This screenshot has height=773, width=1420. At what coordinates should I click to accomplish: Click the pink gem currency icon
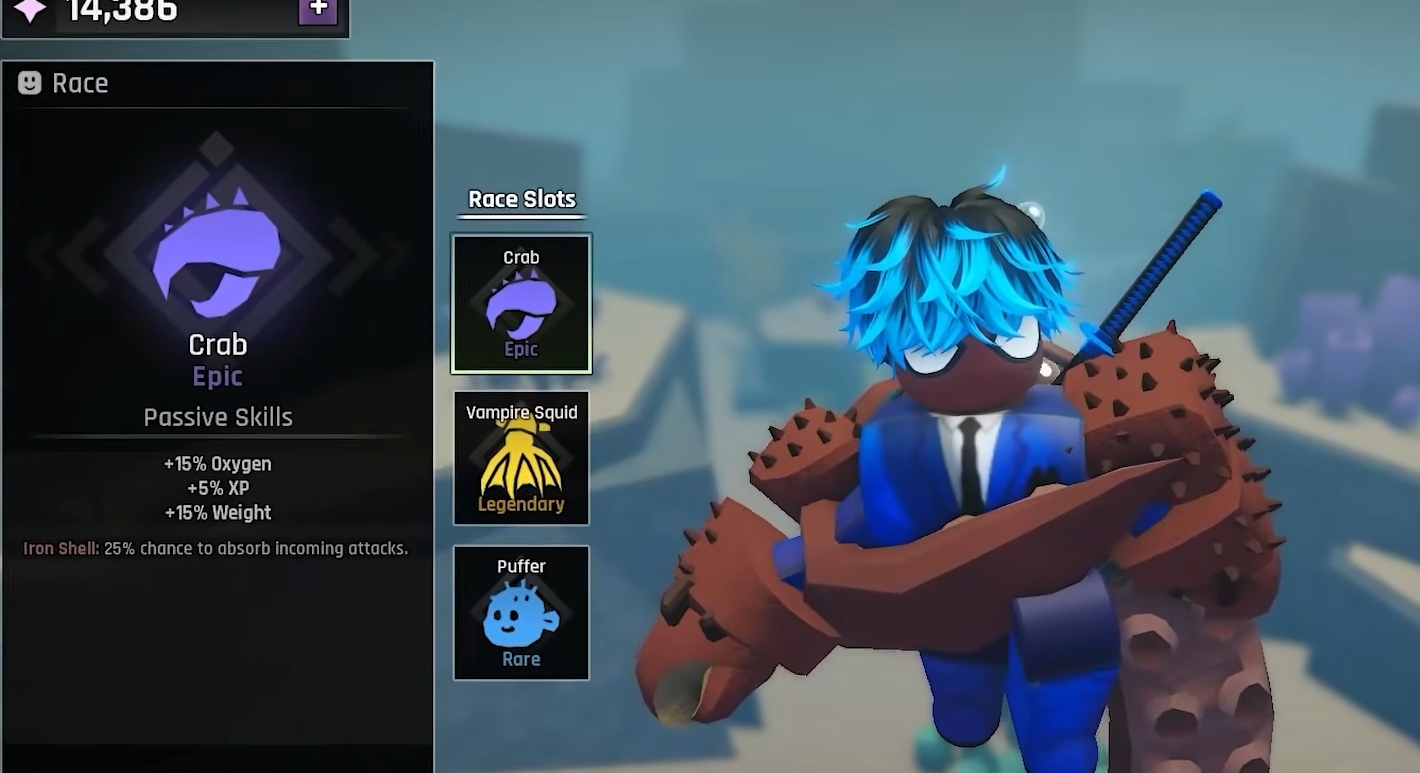click(29, 11)
